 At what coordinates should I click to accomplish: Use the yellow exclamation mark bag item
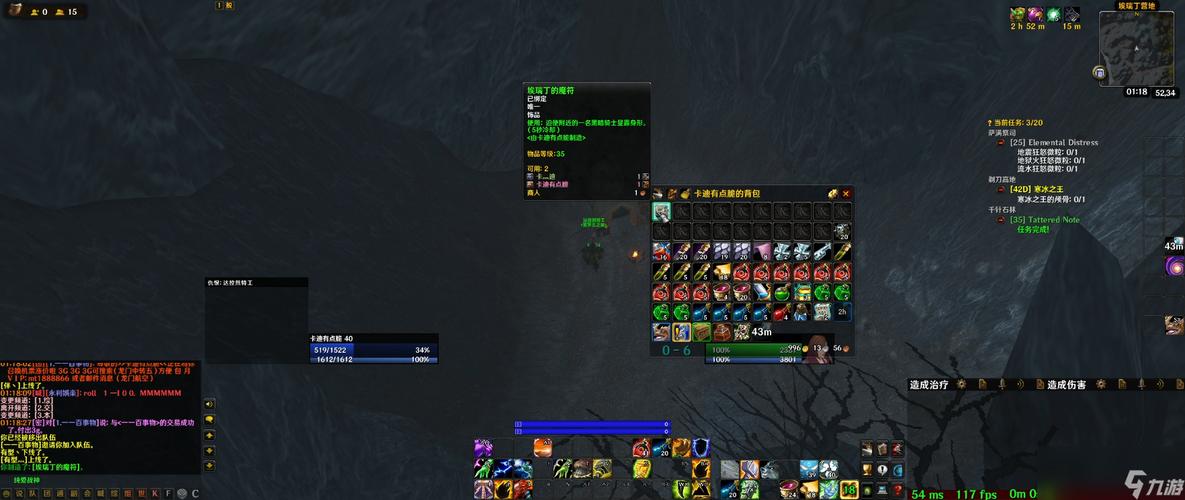(682, 332)
